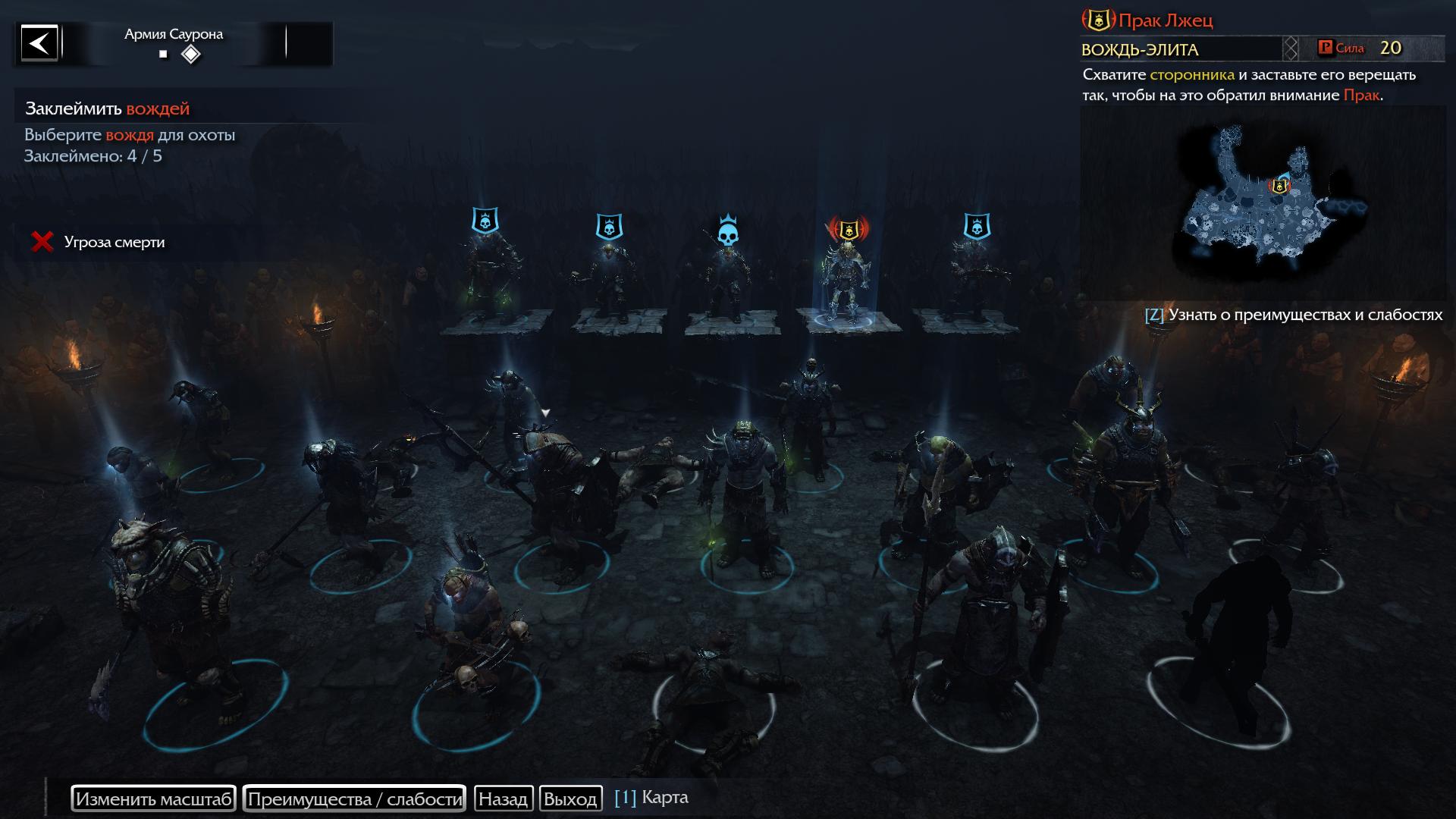Image resolution: width=1456 pixels, height=819 pixels.
Task: Switch to the diamond page indicator
Action: point(191,55)
